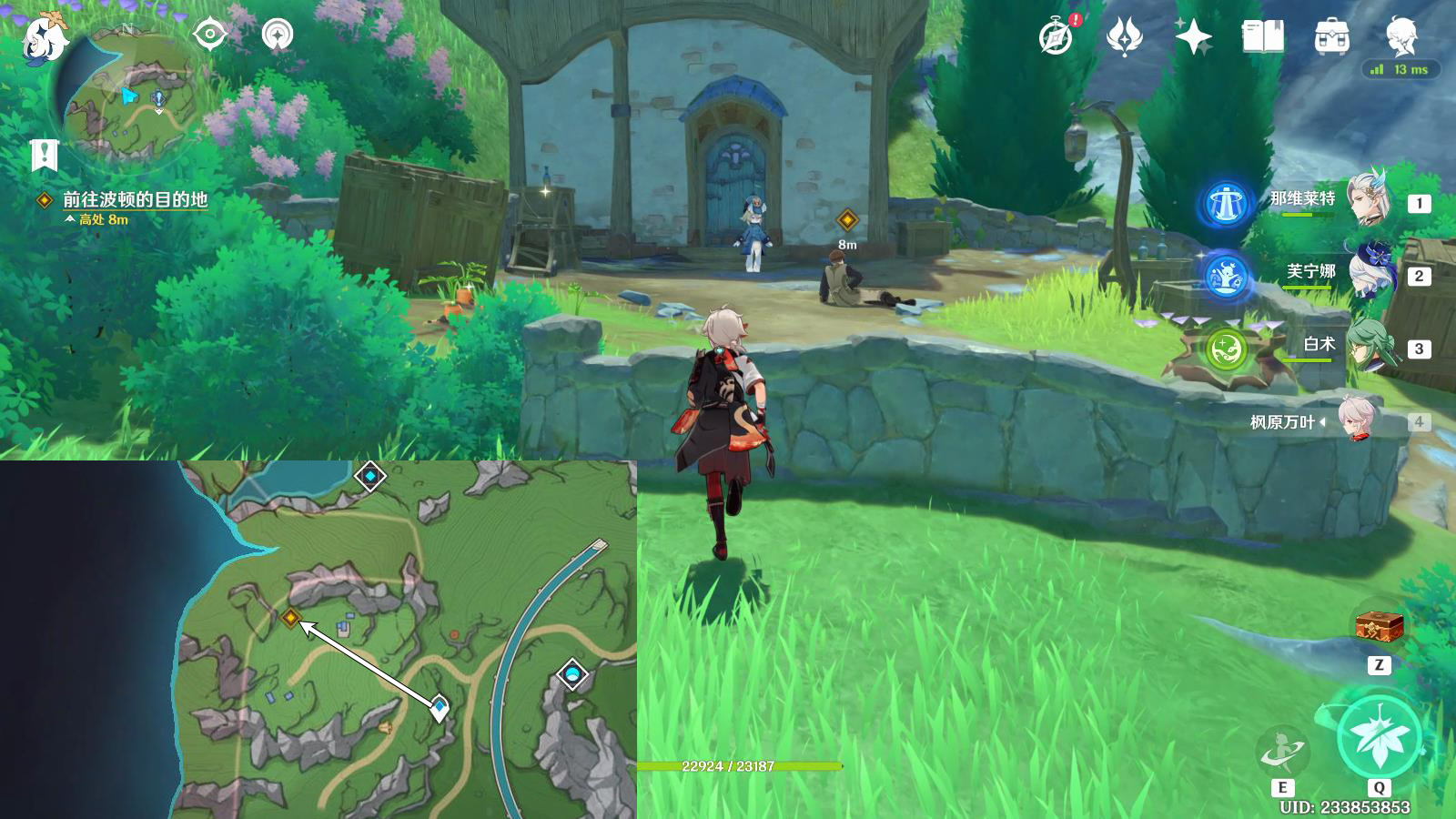The height and width of the screenshot is (819, 1456).
Task: Use the treasure chest gadget icon
Action: [1379, 626]
